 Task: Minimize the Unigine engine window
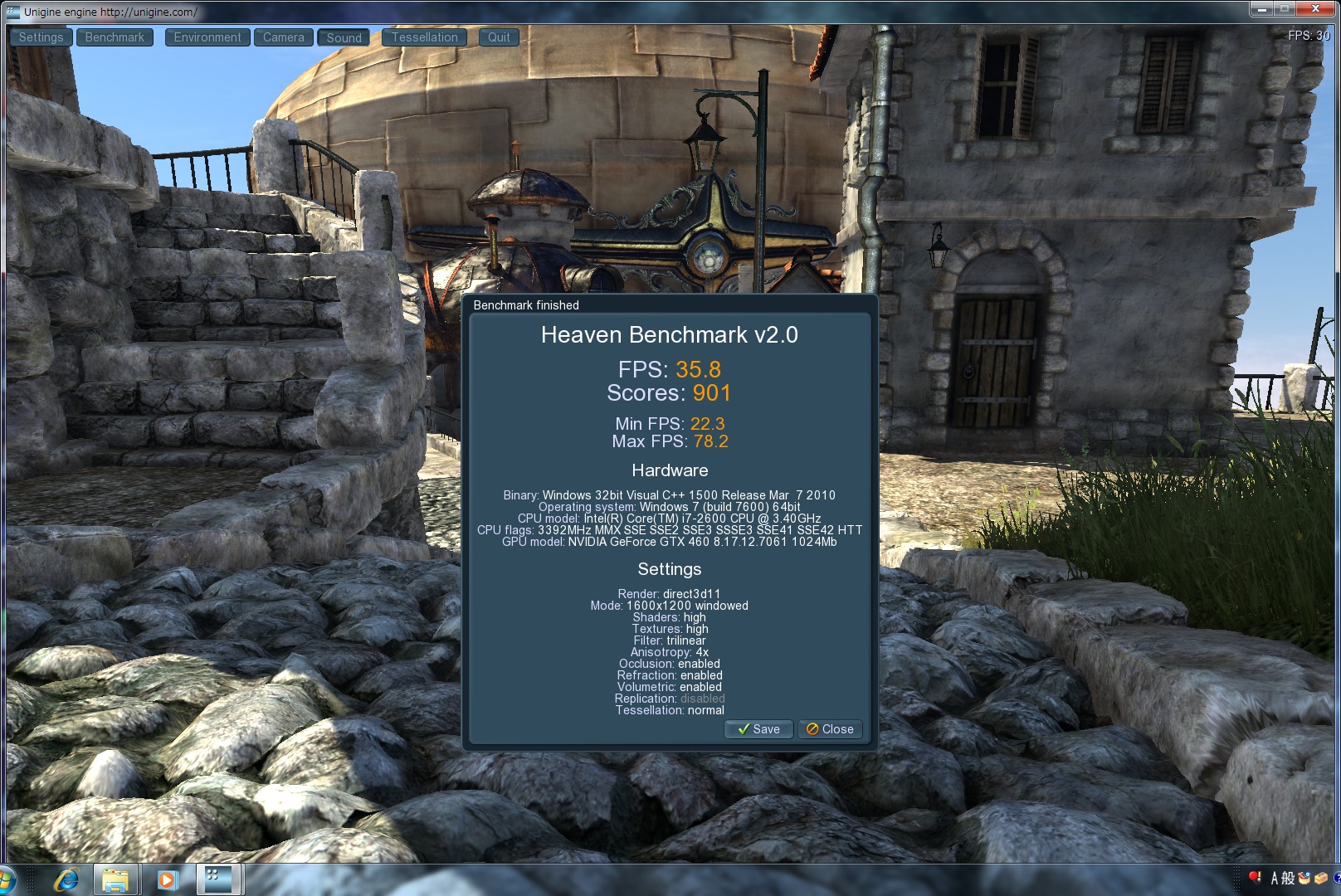point(1261,9)
